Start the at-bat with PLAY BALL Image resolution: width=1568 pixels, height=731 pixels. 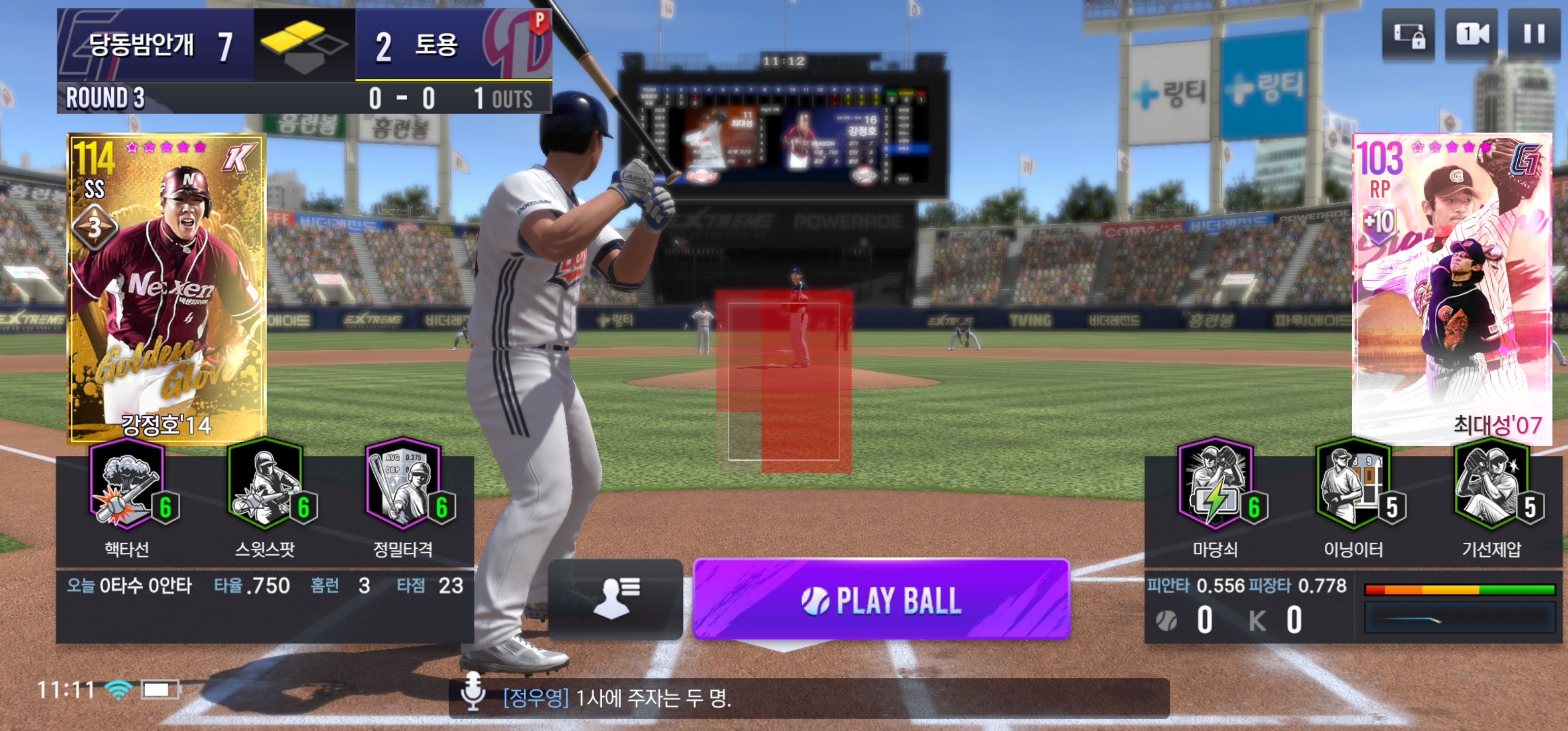pos(880,600)
